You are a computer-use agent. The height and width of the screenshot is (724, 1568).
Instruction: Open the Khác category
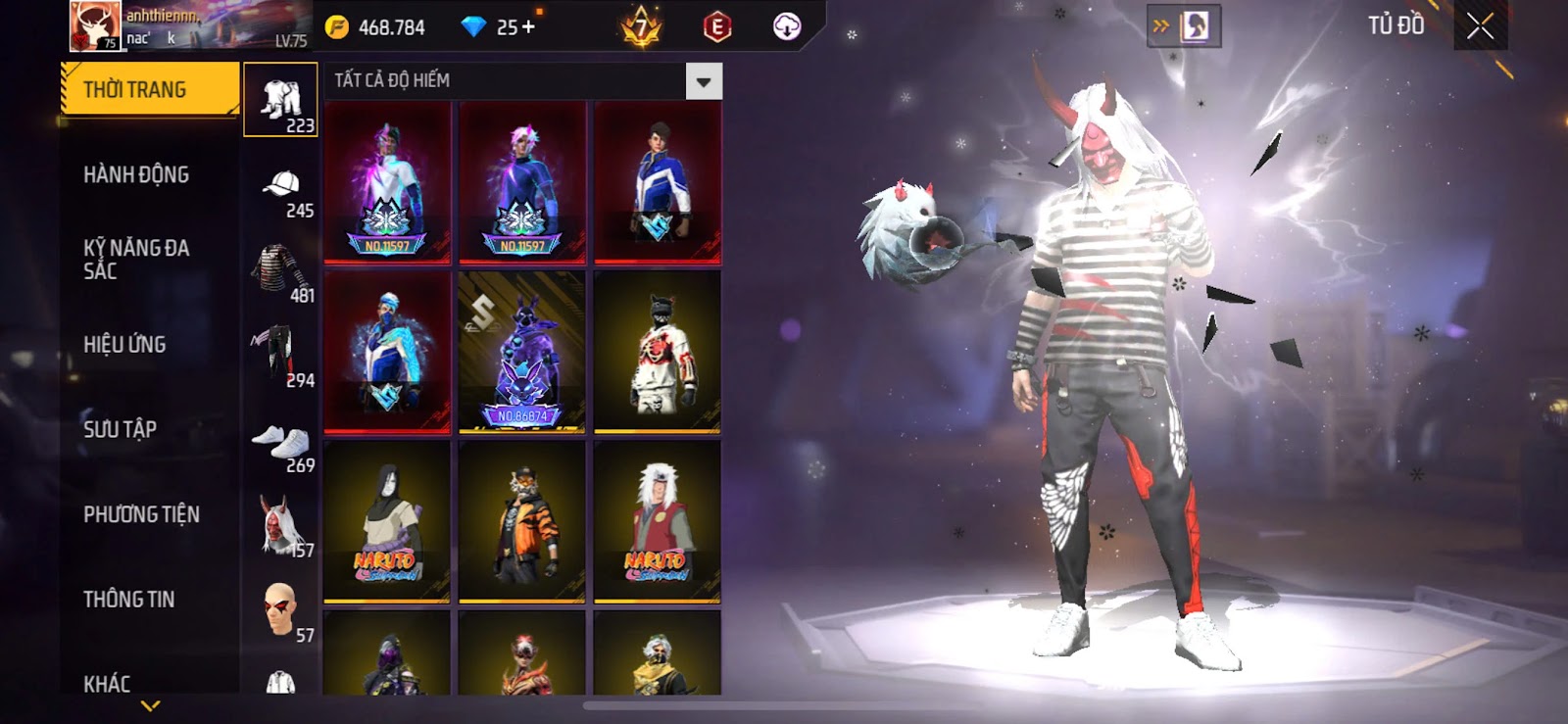(107, 683)
